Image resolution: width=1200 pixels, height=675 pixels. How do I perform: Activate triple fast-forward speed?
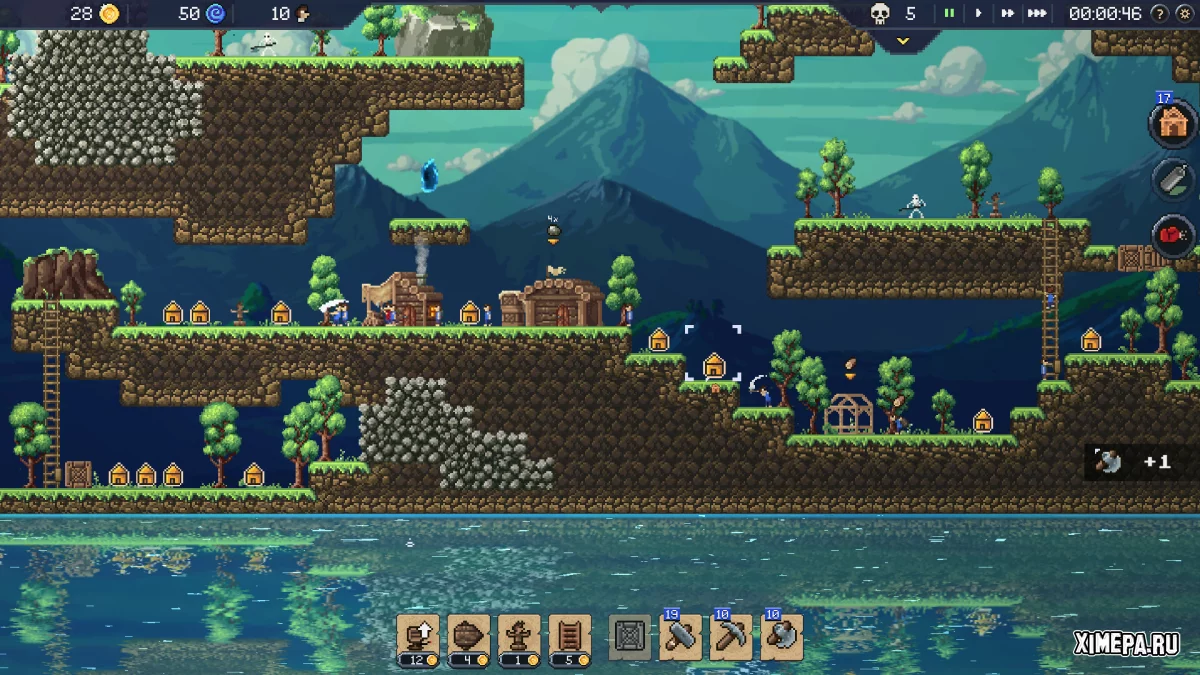[1037, 14]
